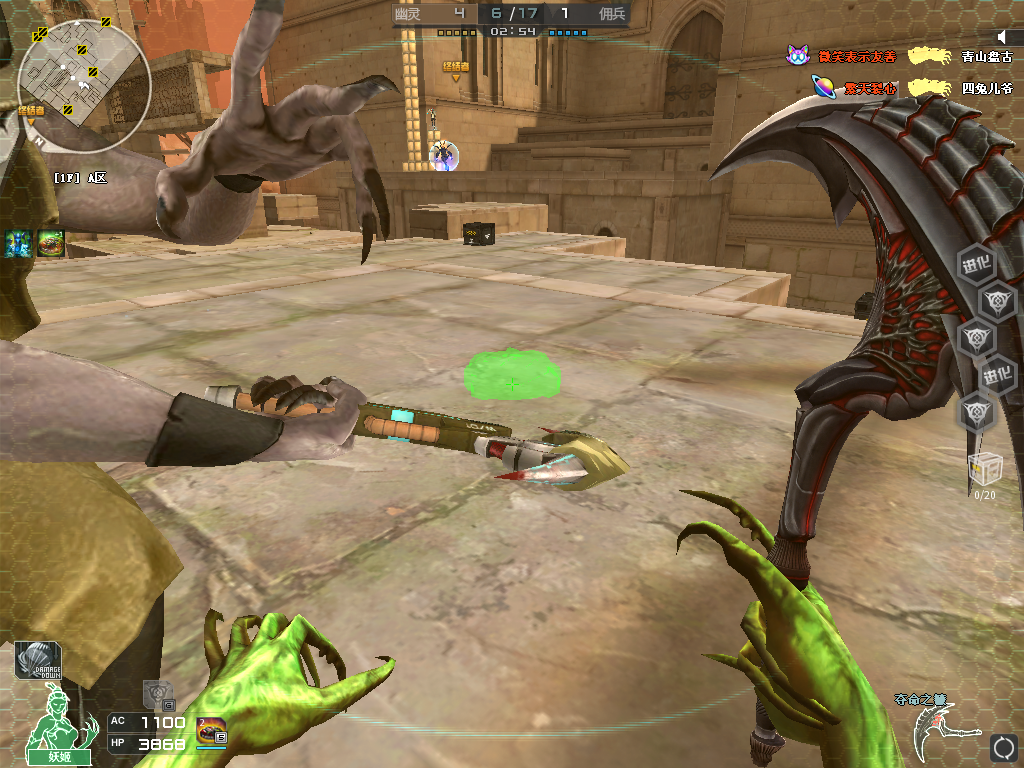The width and height of the screenshot is (1024, 768).
Task: Activate the red skill icon marked 5
Action: point(212,731)
